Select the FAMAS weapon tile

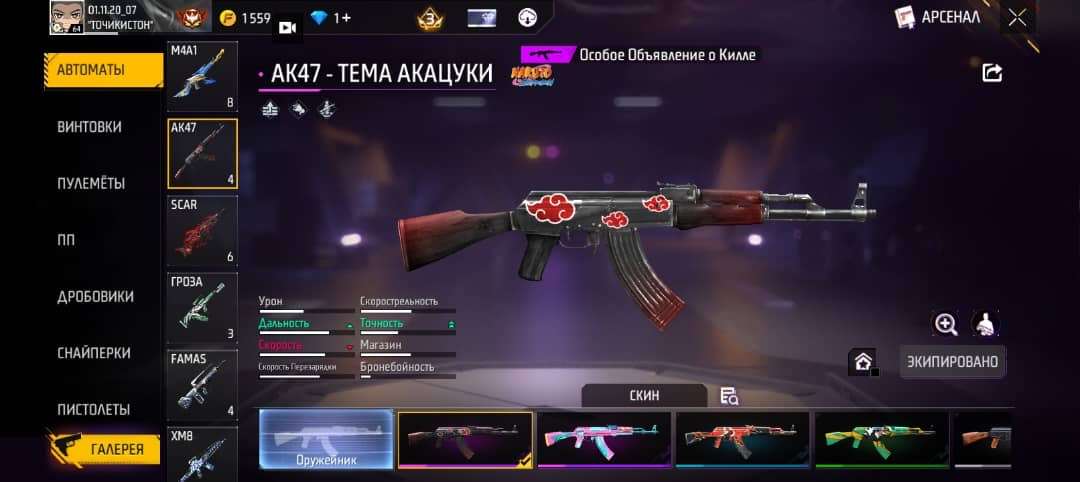pos(202,385)
